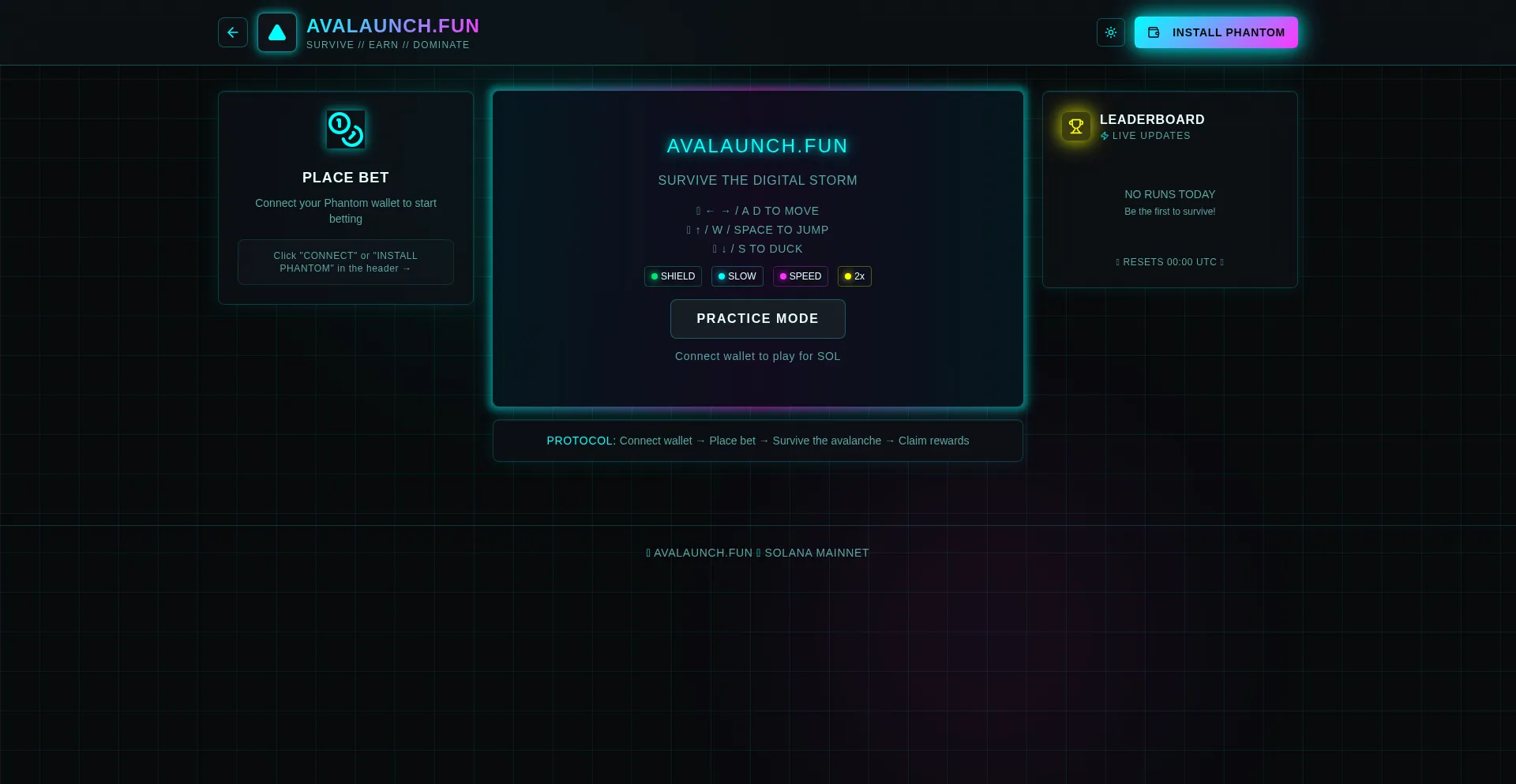Click the yellow trophy leaderboard icon
The width and height of the screenshot is (1516, 784).
pyautogui.click(x=1075, y=126)
